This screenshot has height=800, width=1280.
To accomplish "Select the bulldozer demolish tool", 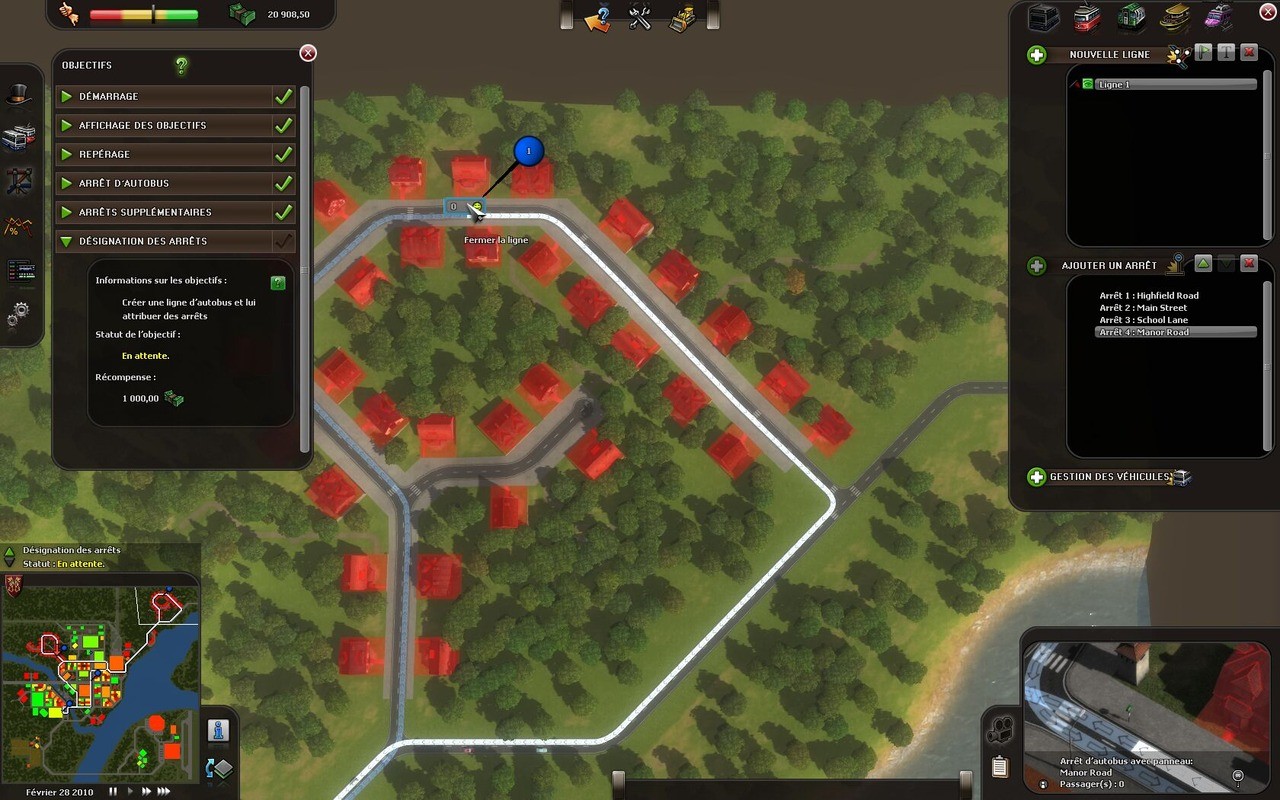I will [683, 17].
